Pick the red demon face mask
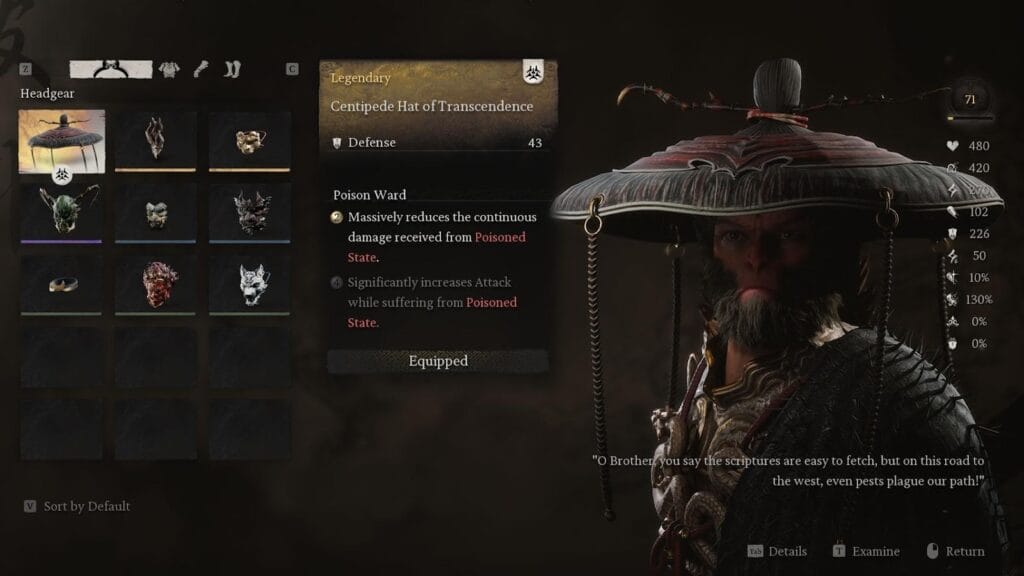Viewport: 1024px width, 576px height. [x=156, y=283]
